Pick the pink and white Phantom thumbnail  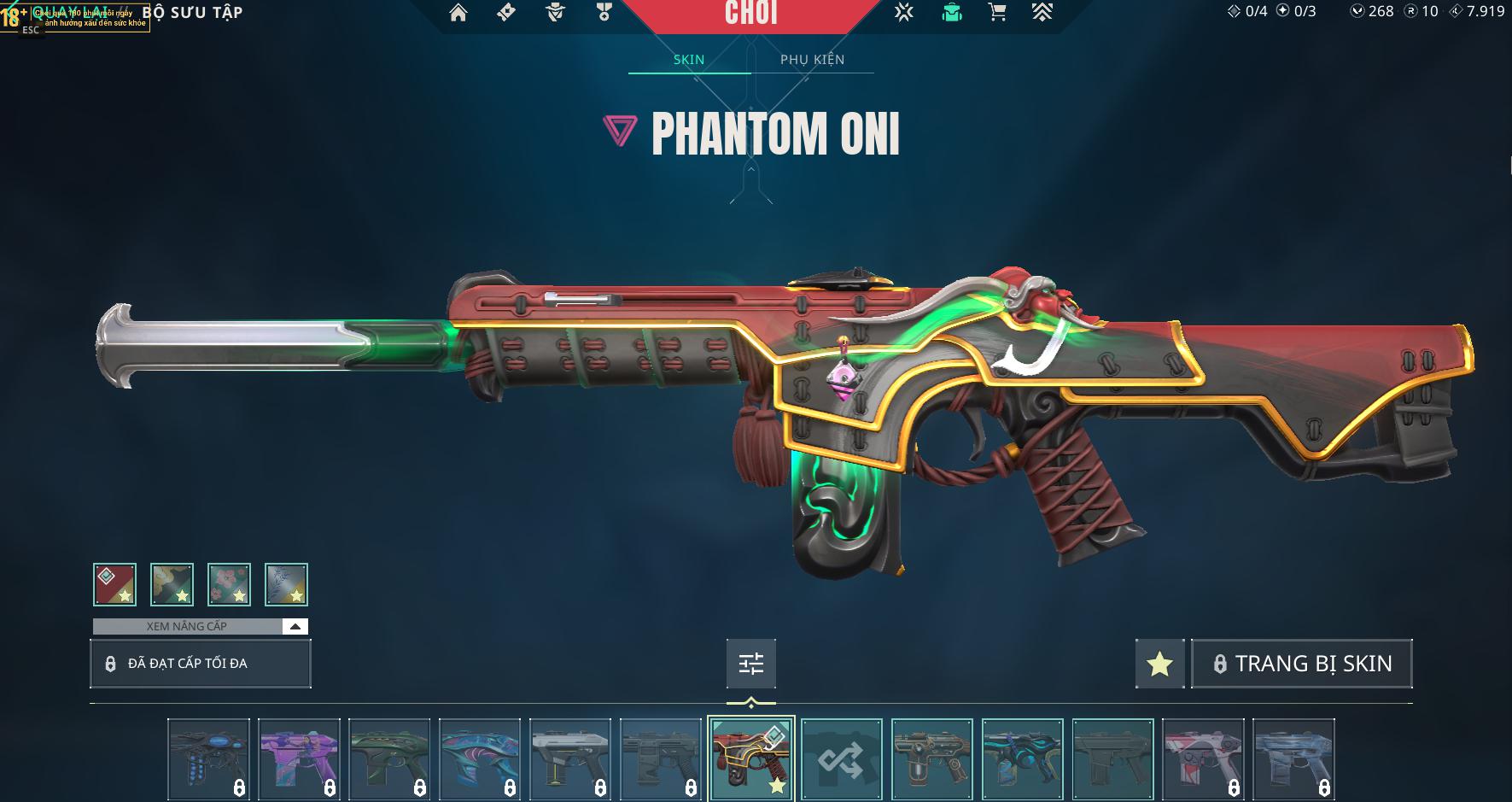point(1204,758)
